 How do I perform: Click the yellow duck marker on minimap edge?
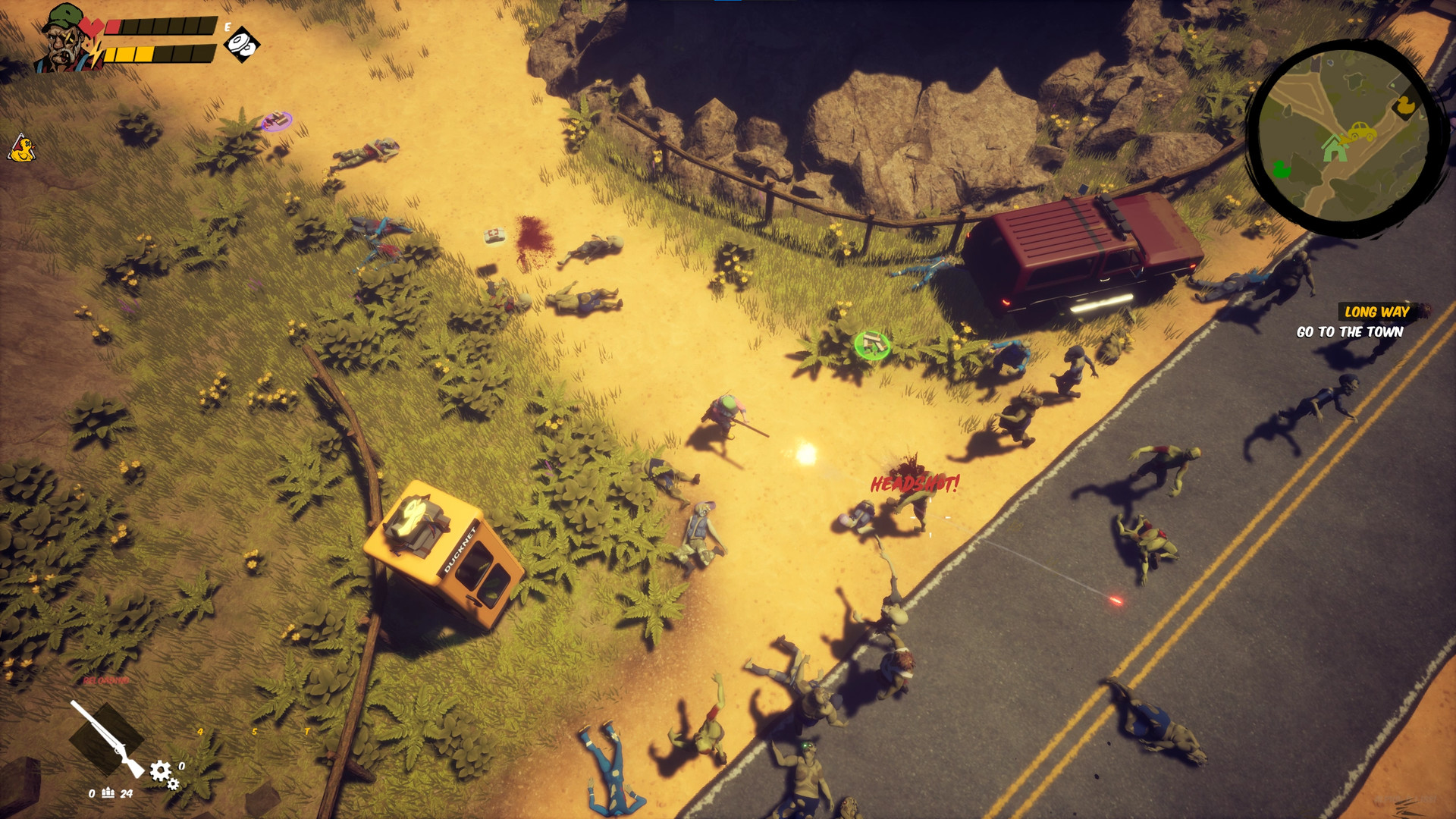1405,105
